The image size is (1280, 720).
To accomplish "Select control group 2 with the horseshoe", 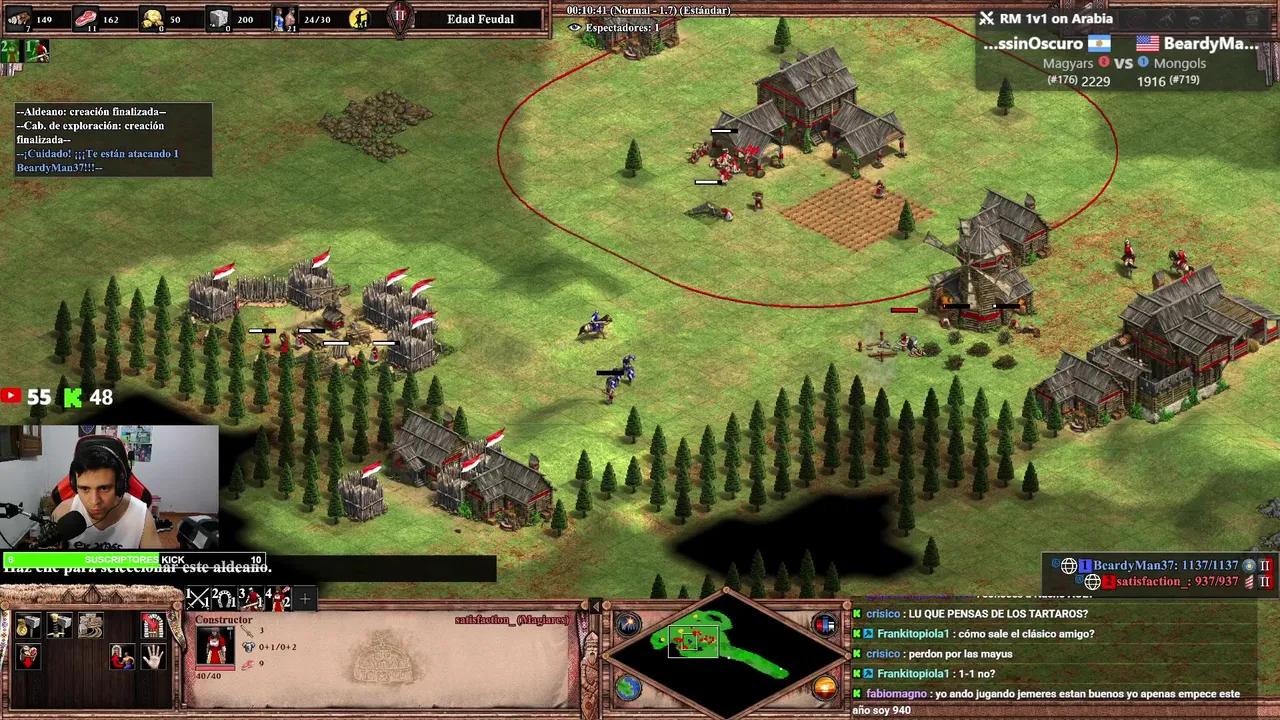I will [x=223, y=598].
